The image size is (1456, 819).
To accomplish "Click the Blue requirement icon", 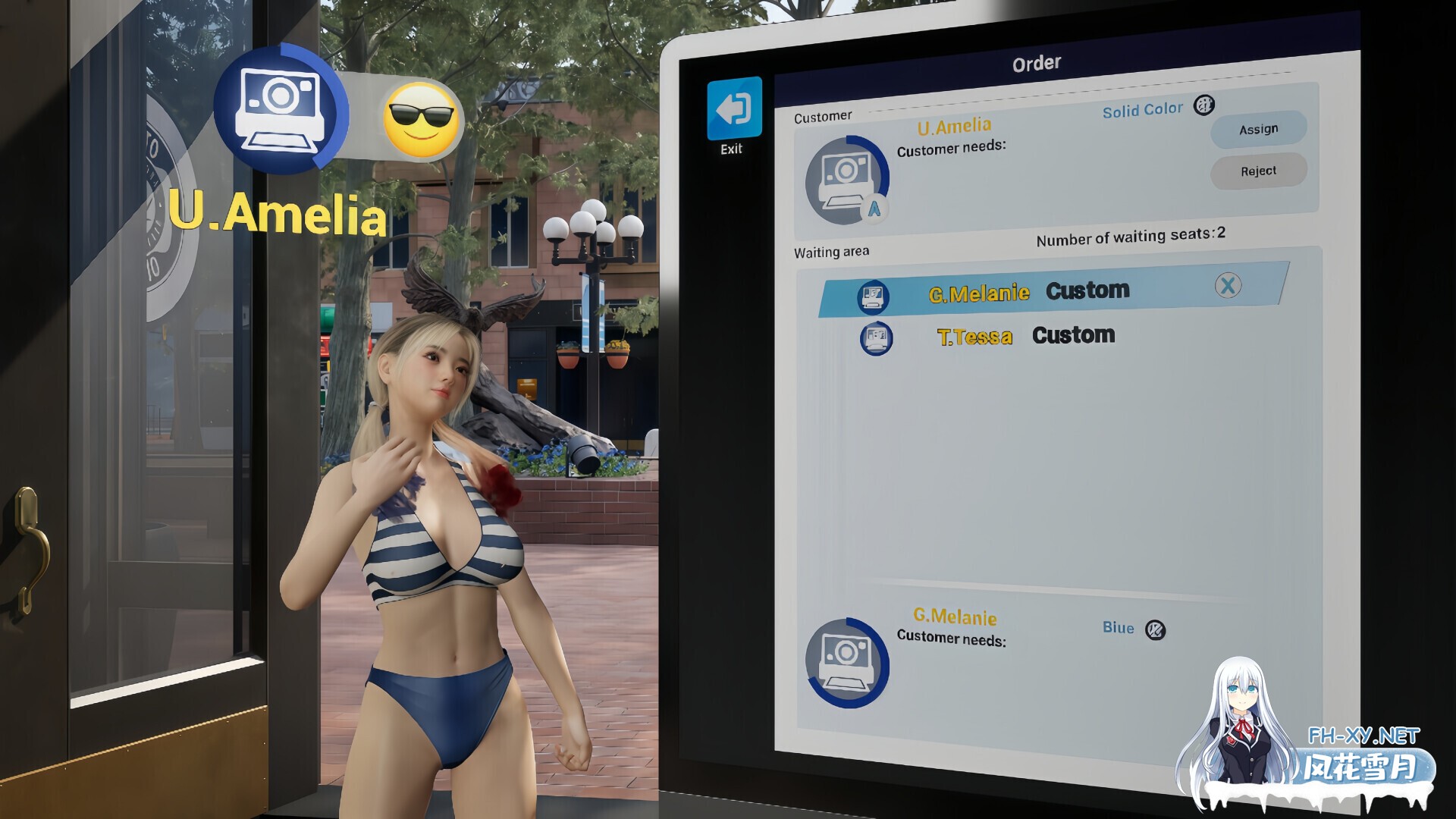I will coord(1155,629).
